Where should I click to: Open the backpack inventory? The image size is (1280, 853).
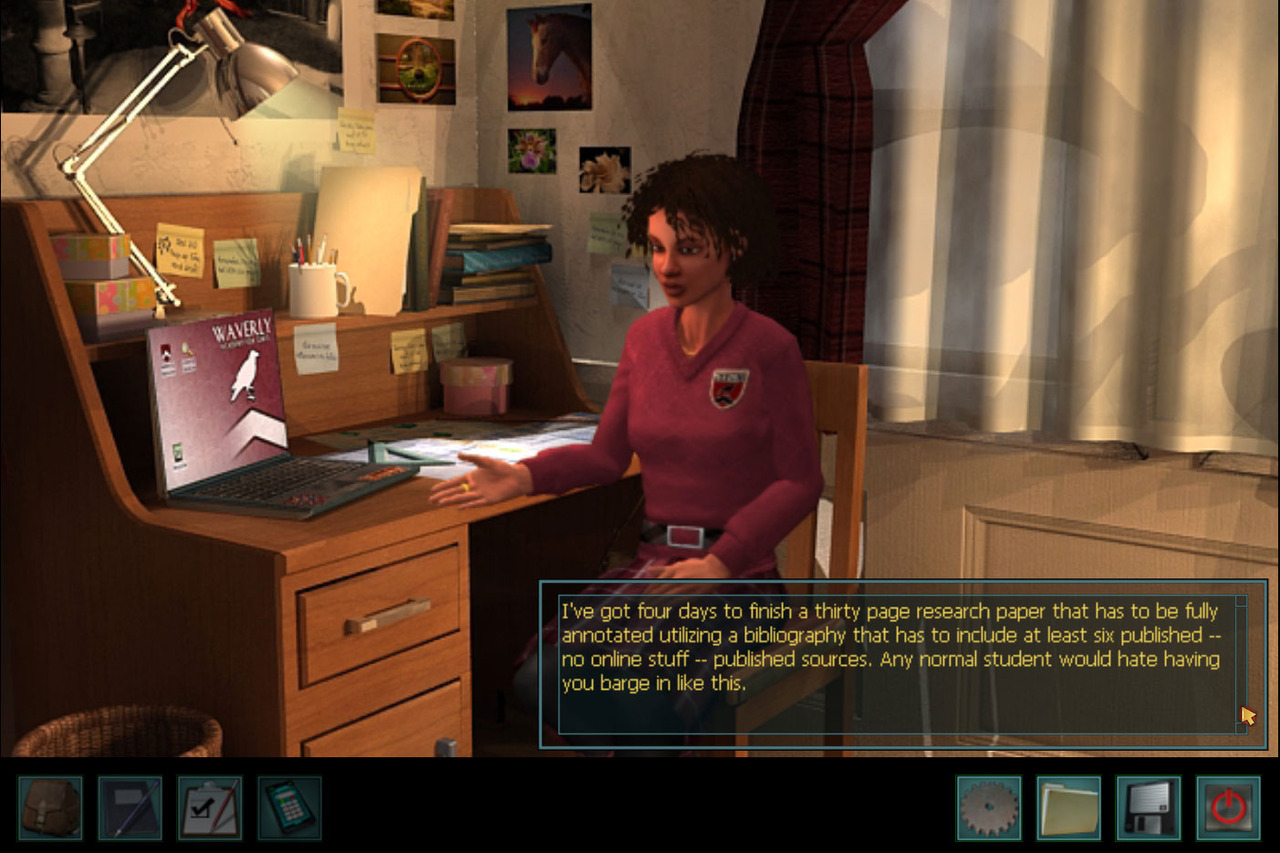pos(50,808)
